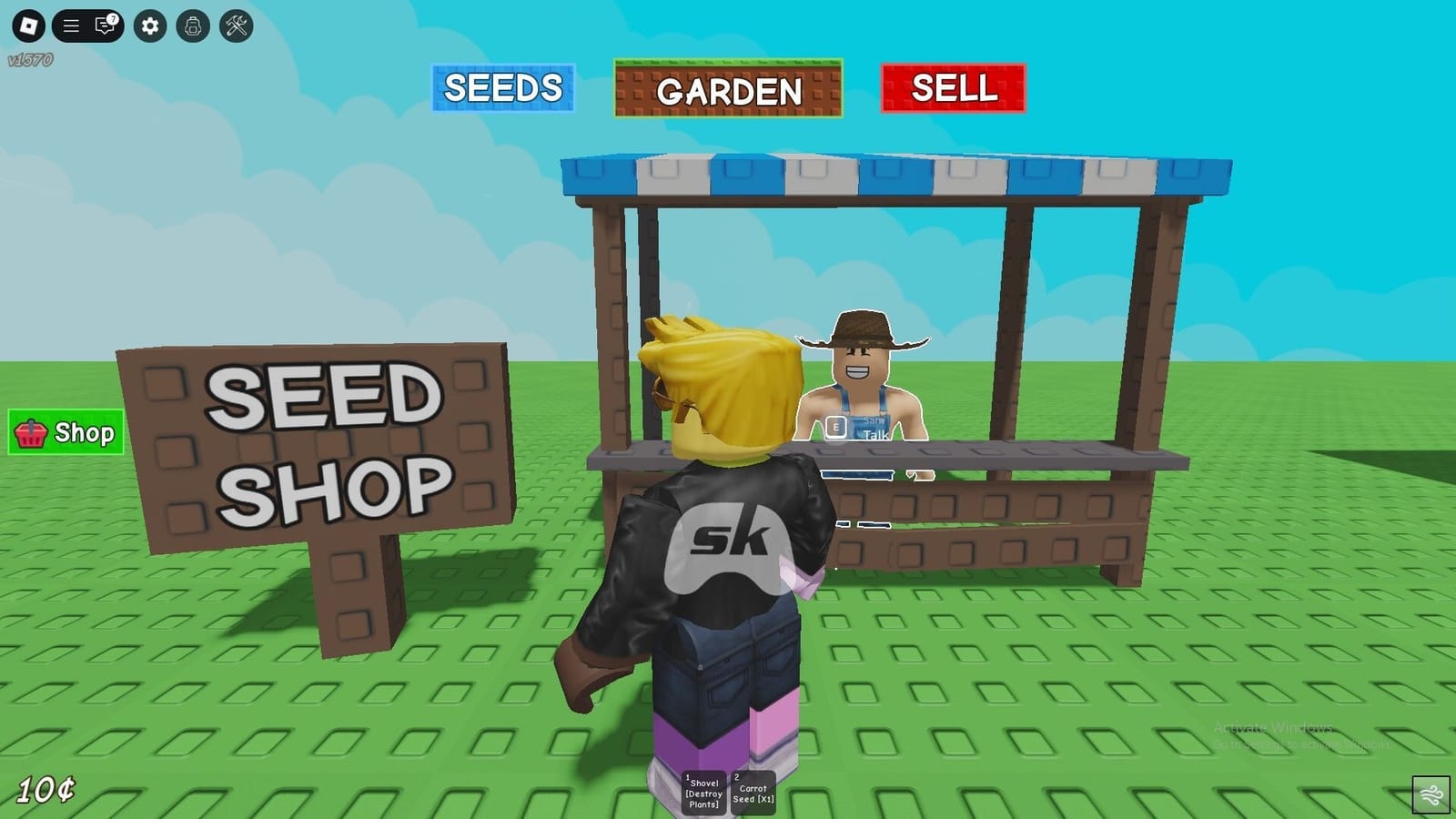
Task: Click the Talk prompt on Sara
Action: coord(875,434)
